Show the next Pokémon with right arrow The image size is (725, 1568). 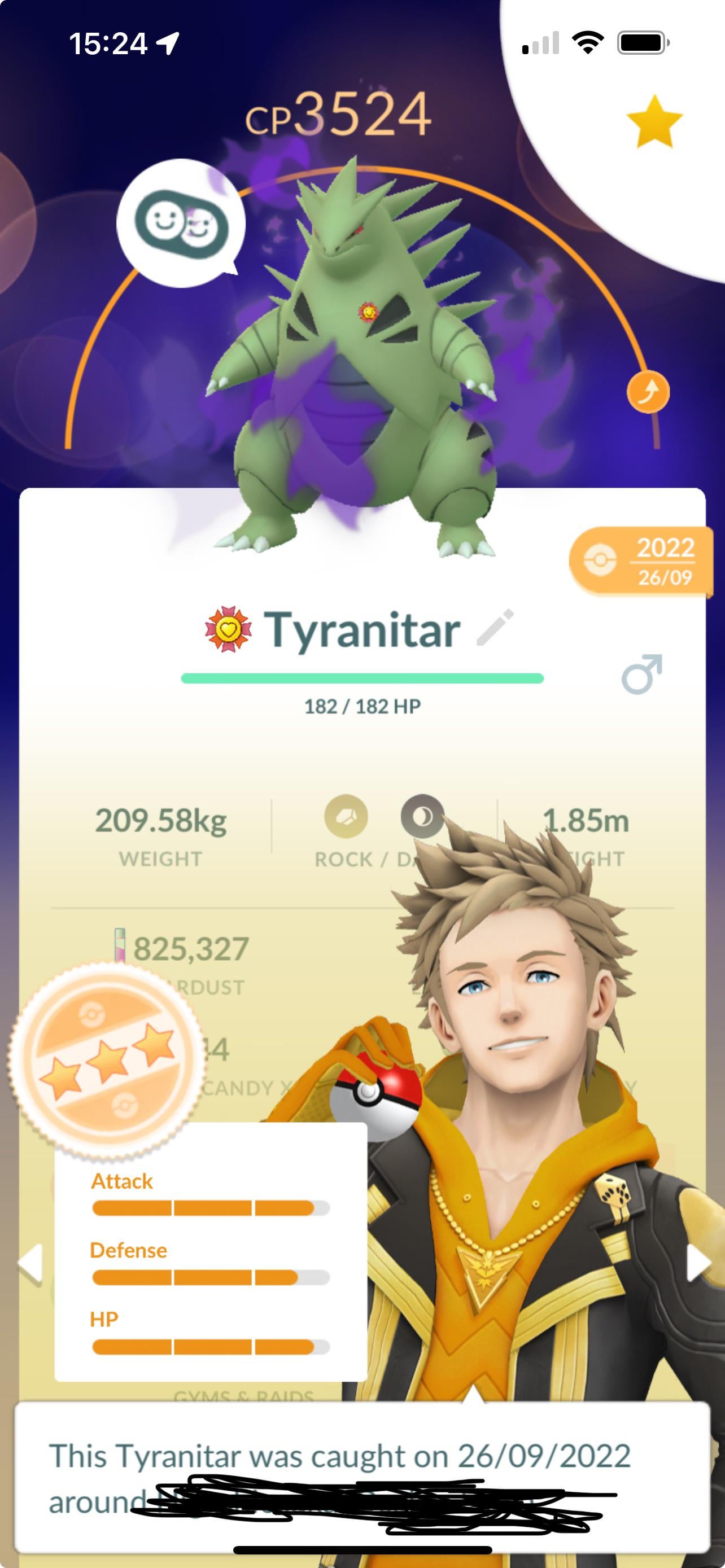point(697,1263)
